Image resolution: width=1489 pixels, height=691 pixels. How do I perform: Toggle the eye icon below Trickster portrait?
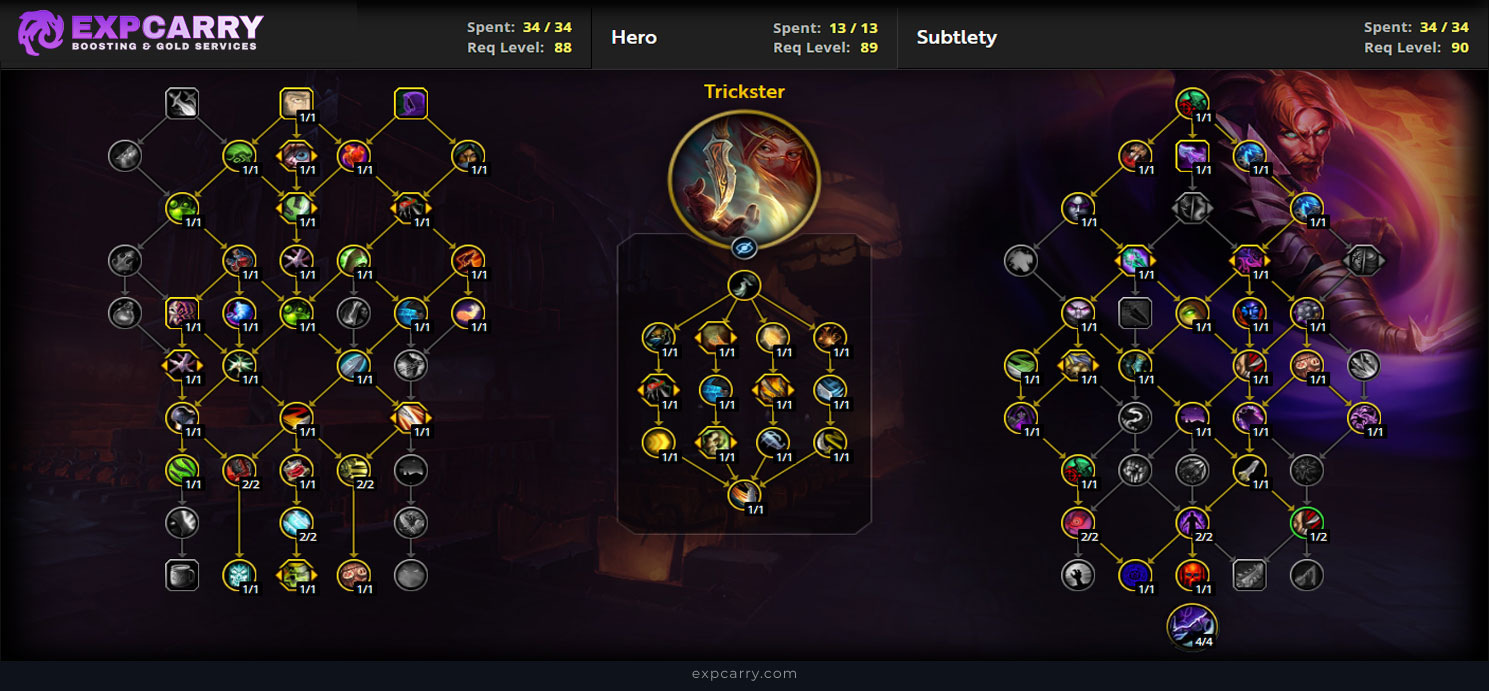coord(744,248)
